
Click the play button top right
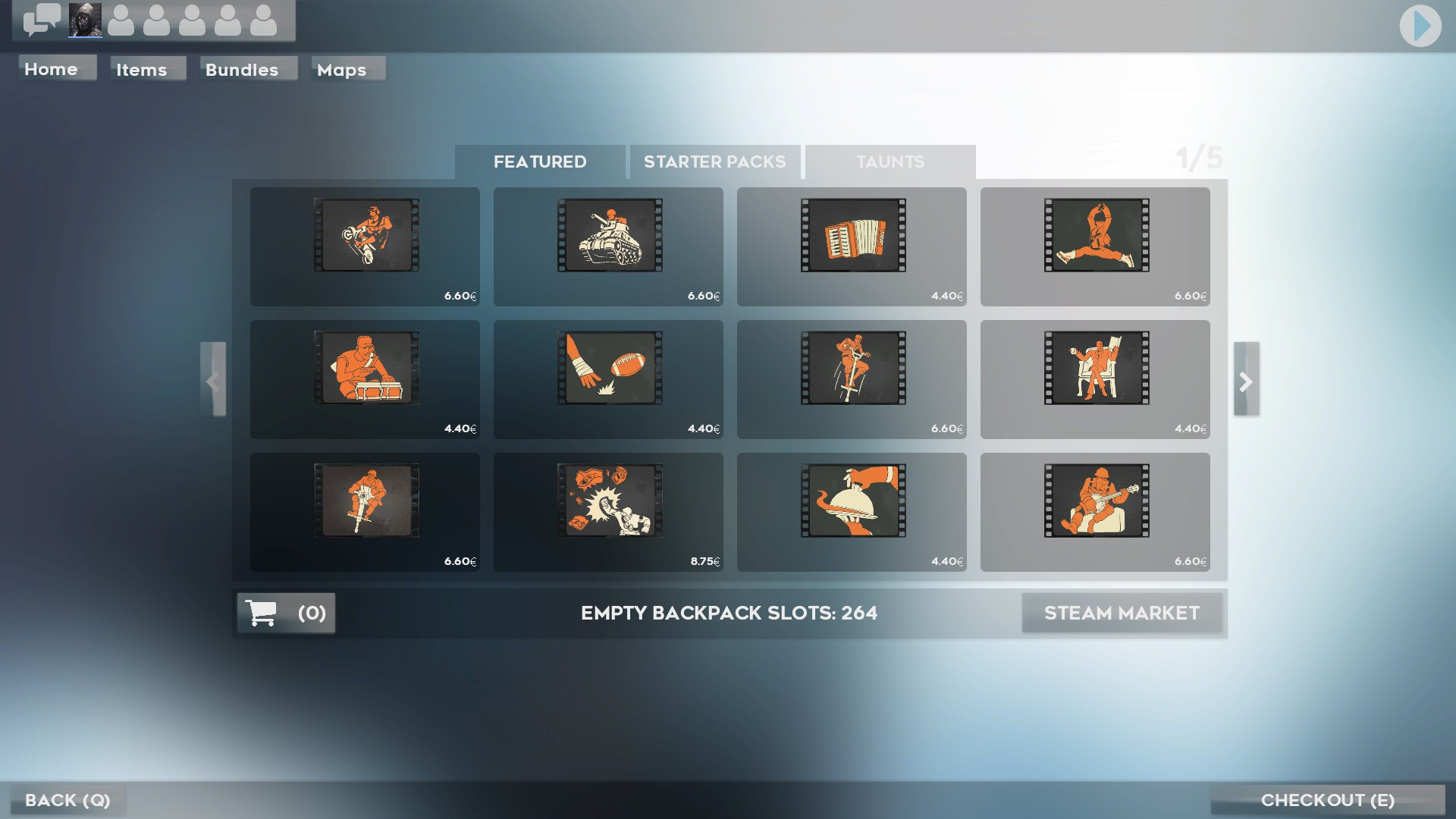point(1420,25)
